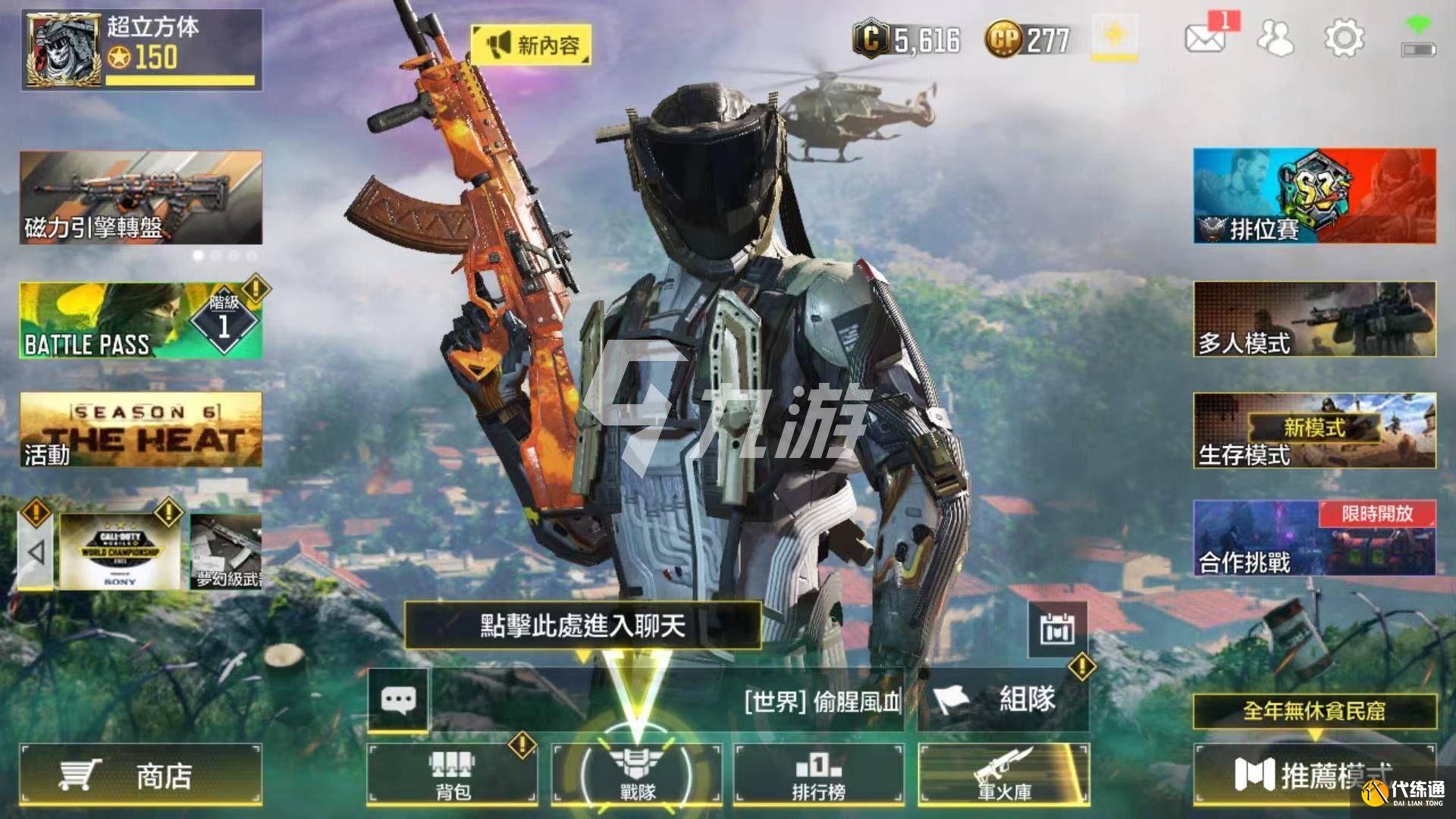Open the Season 6 活動 events banner
1456x819 pixels.
coord(140,429)
